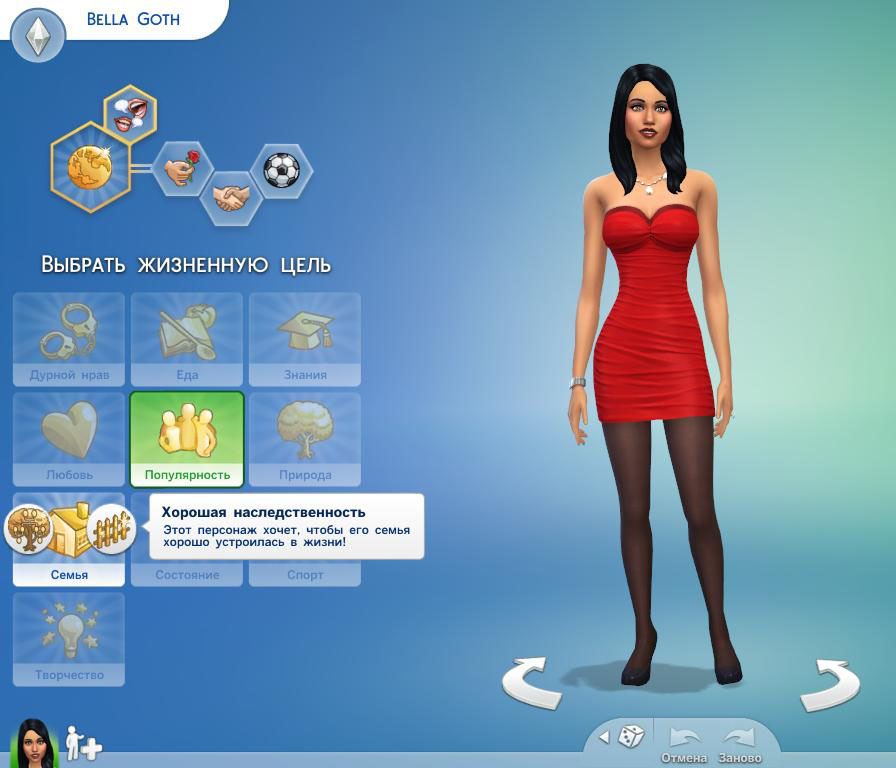Open the plumbob main menu button
The image size is (896, 768).
pos(38,38)
